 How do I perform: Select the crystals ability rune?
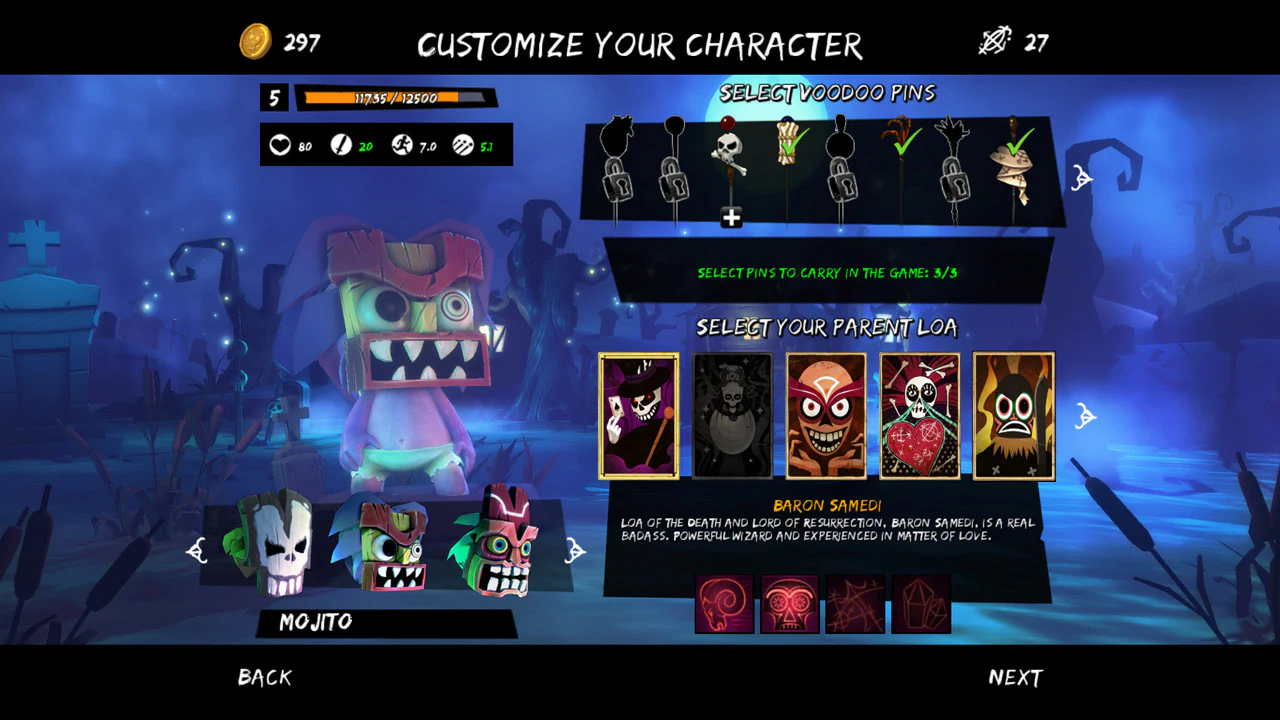pyautogui.click(x=922, y=604)
